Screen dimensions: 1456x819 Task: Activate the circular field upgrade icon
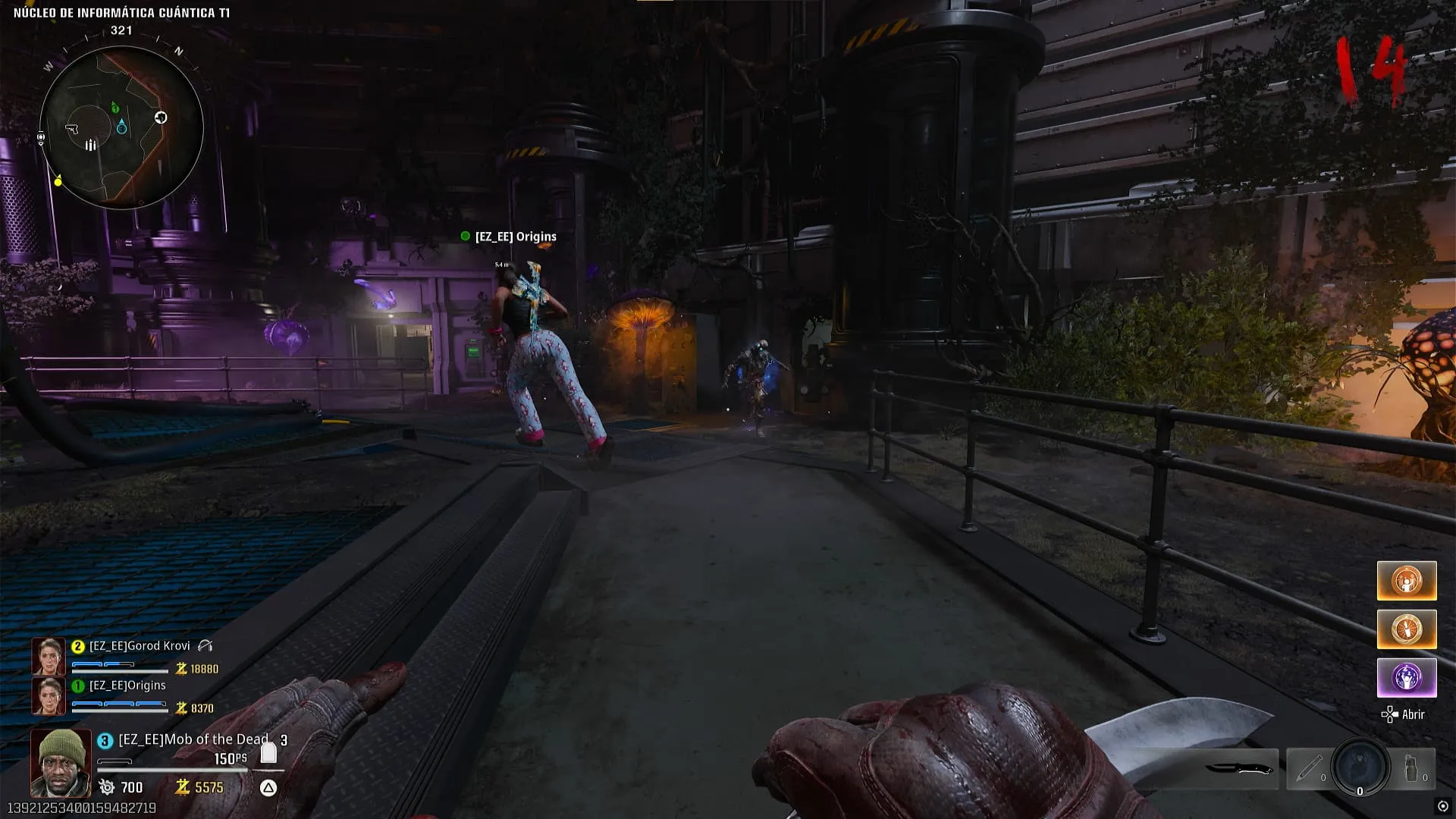(1360, 767)
